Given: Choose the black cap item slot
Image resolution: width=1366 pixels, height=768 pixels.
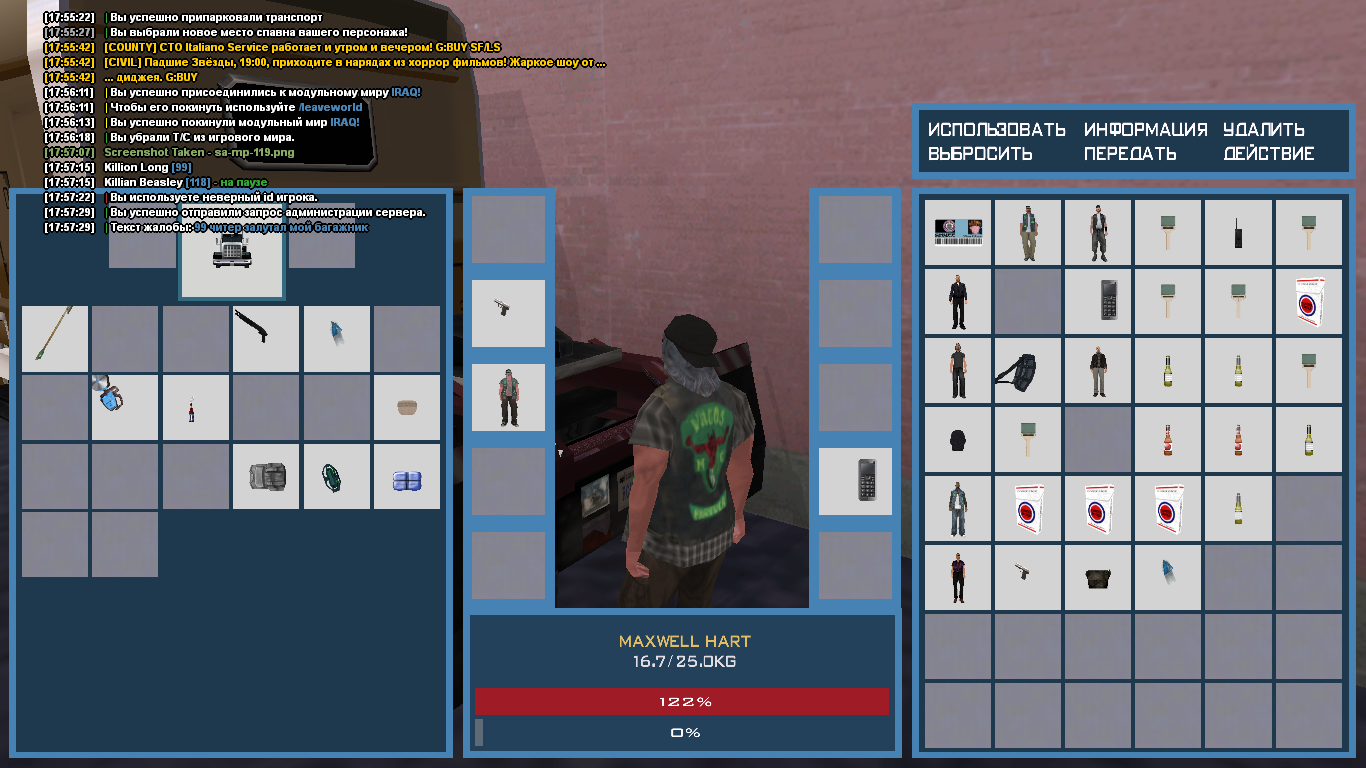Looking at the screenshot, I should [958, 440].
